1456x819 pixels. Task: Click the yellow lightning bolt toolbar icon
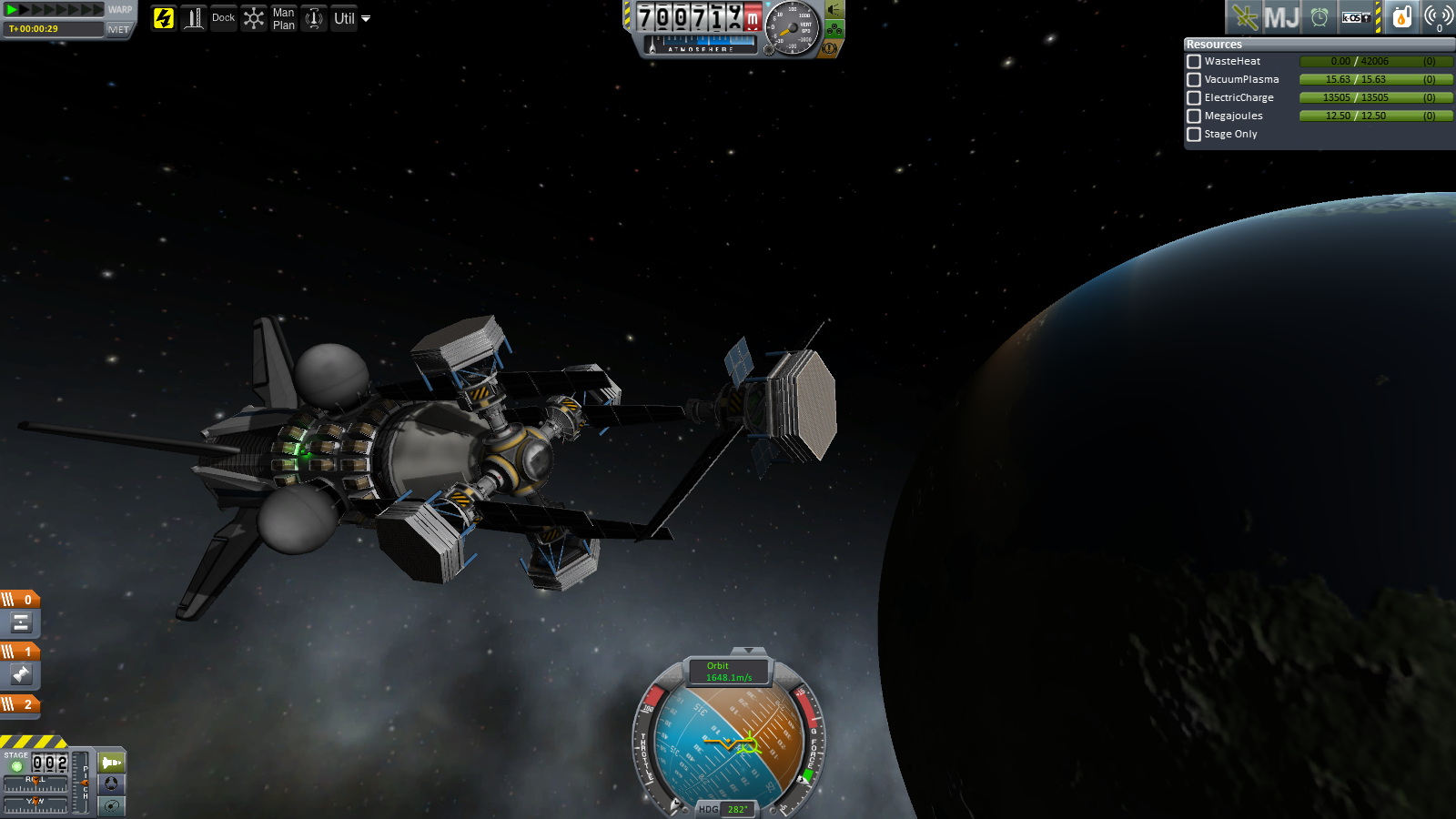click(164, 18)
